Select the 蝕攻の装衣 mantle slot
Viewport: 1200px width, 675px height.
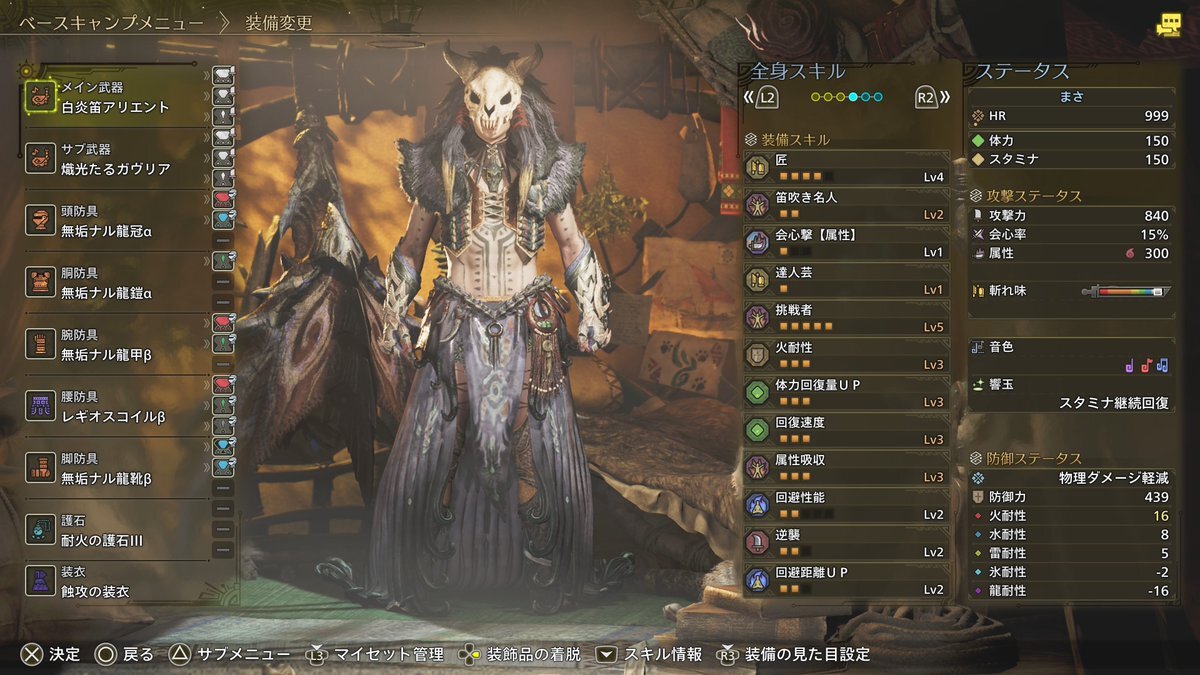[x=115, y=583]
